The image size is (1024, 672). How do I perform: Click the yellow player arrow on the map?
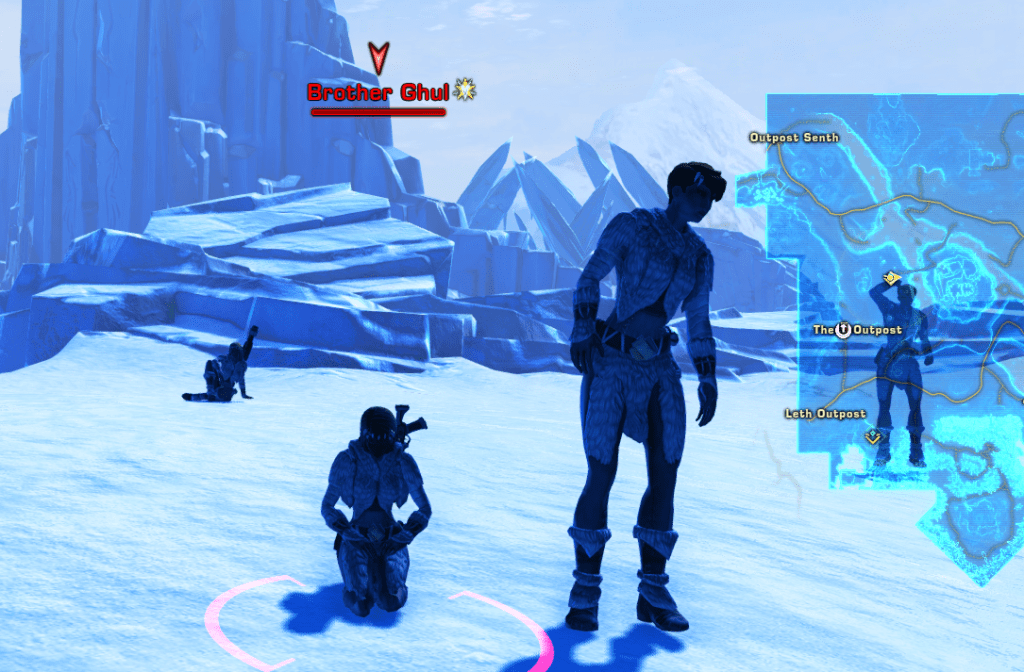coord(890,279)
